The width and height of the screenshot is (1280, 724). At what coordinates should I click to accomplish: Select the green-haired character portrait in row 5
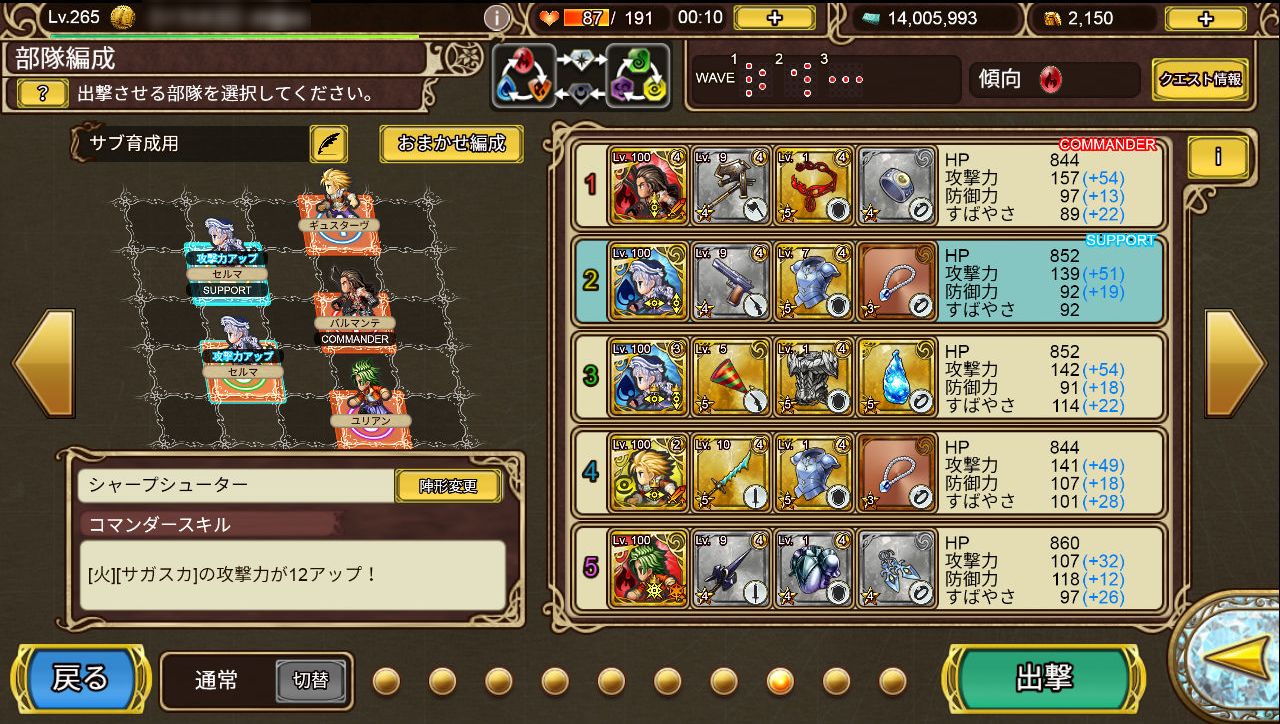[x=648, y=568]
